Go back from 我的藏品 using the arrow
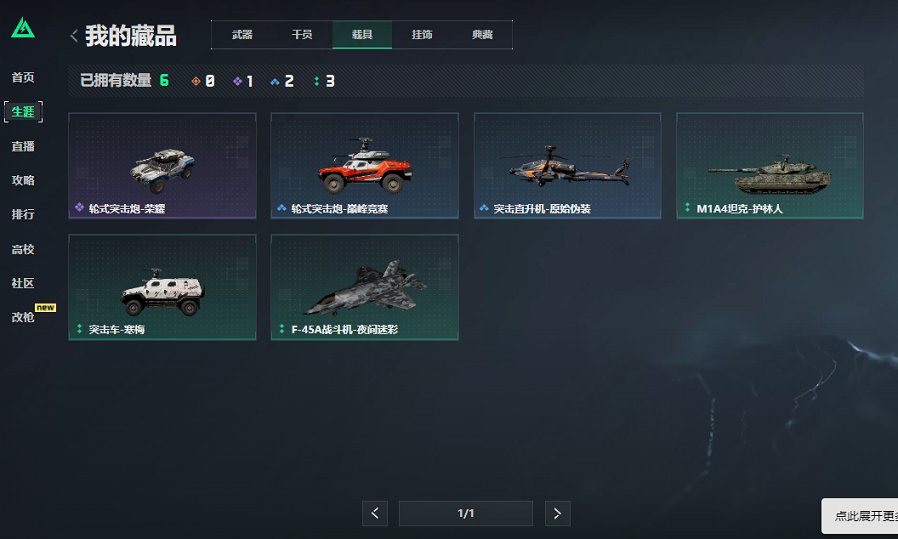The height and width of the screenshot is (539, 898). coord(74,37)
